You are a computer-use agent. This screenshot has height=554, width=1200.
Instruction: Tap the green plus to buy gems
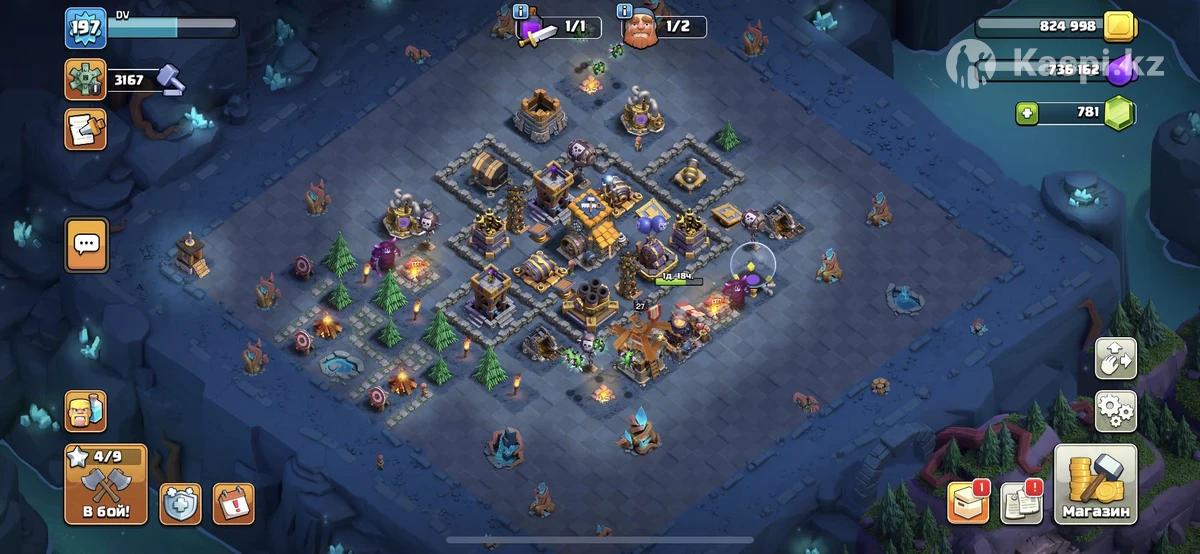[1026, 113]
